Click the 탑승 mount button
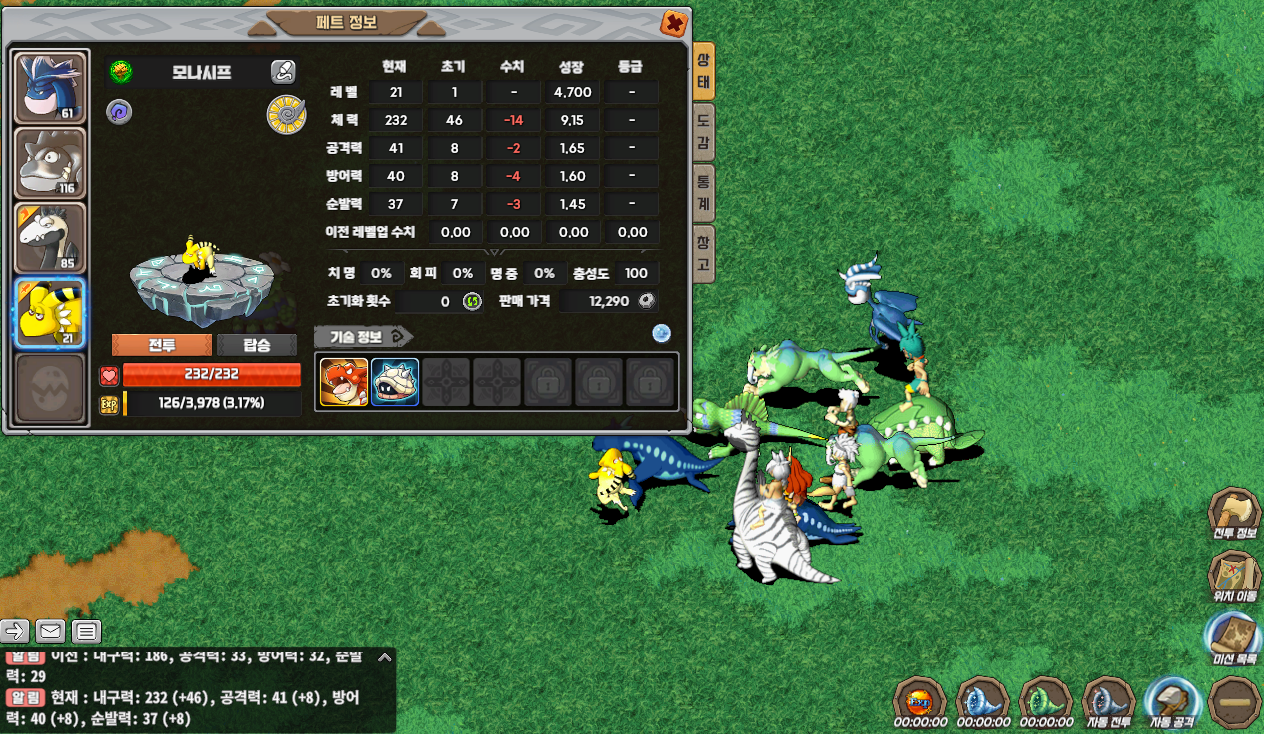Screen dimensions: 1264x734 257,345
